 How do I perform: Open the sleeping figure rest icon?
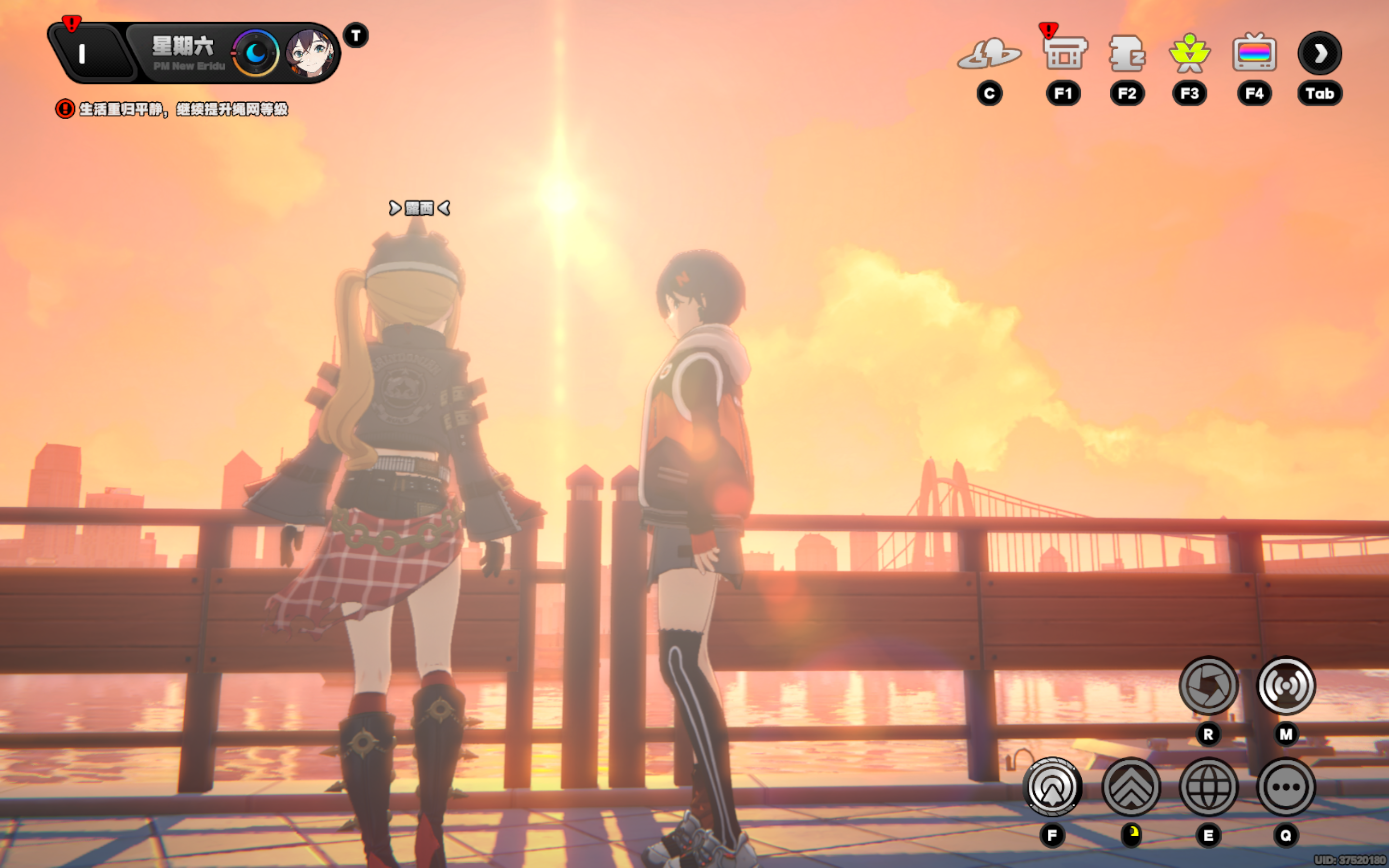click(1127, 54)
